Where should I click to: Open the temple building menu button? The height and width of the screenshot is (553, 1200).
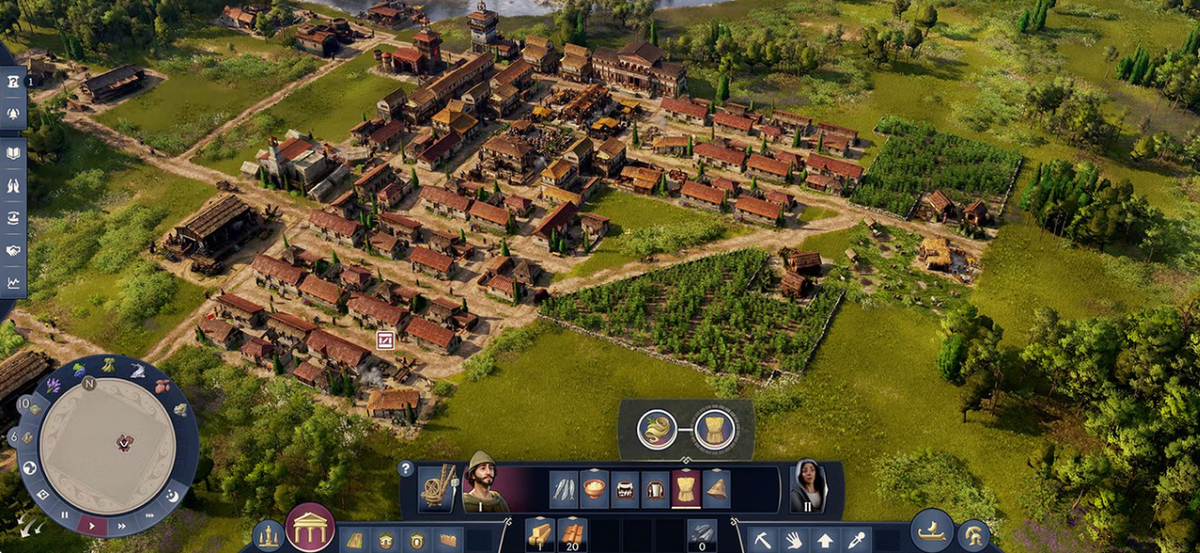(310, 526)
